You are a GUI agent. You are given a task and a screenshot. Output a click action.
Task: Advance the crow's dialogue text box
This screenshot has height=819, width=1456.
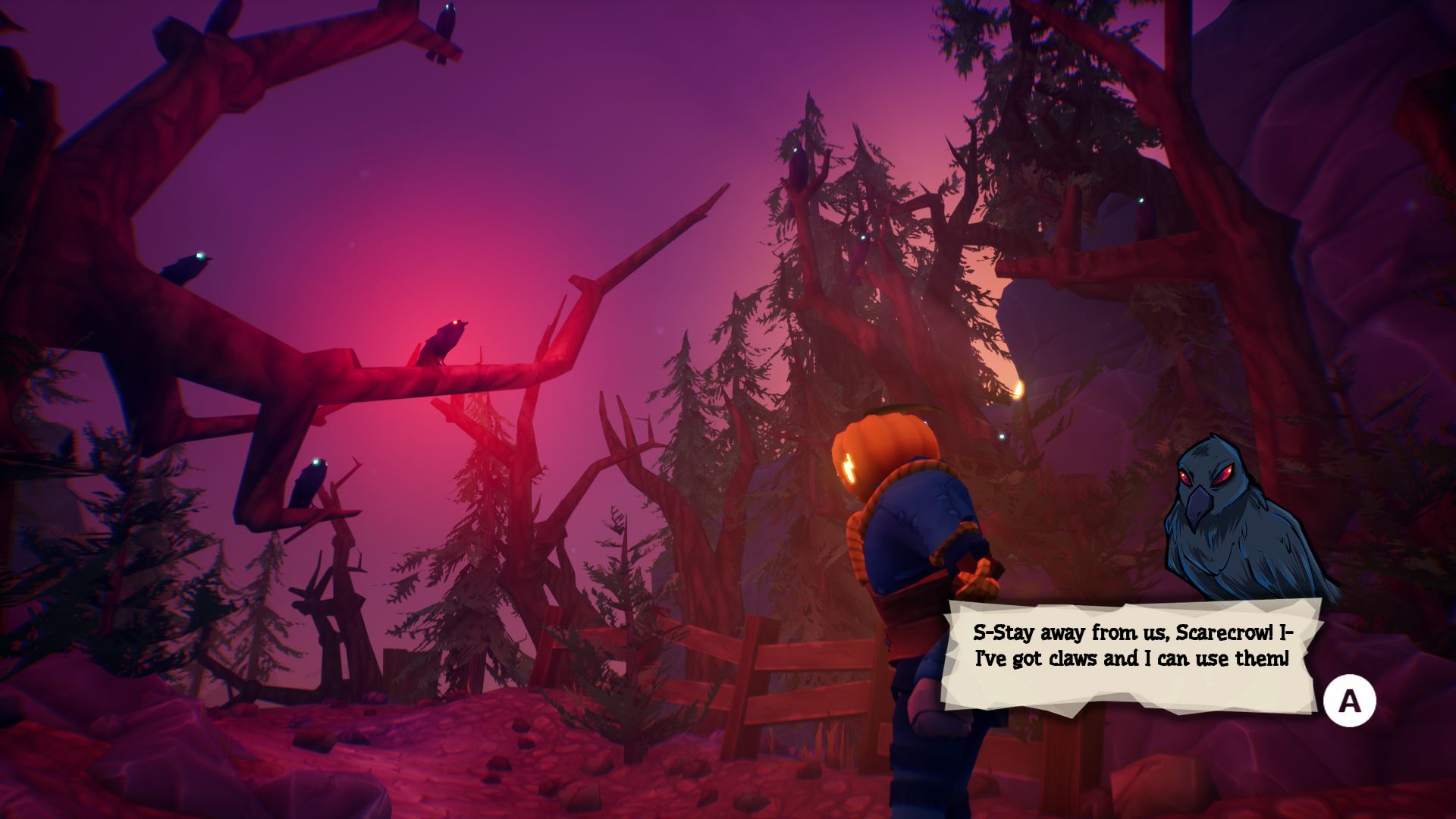point(1349,701)
